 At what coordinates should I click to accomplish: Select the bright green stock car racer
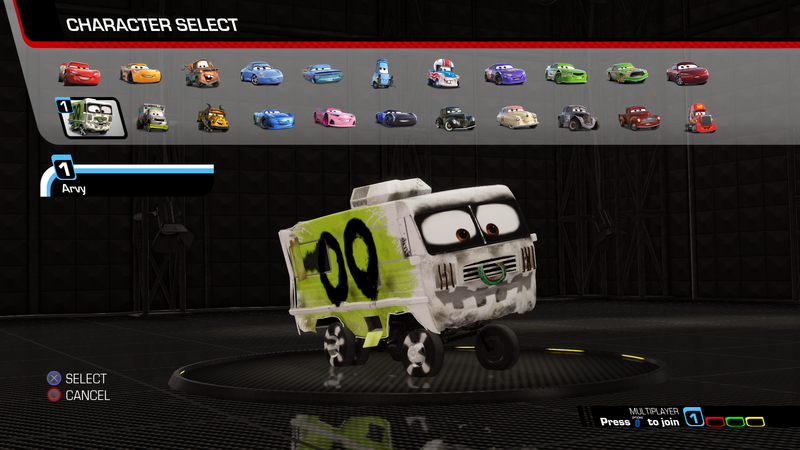[x=566, y=73]
